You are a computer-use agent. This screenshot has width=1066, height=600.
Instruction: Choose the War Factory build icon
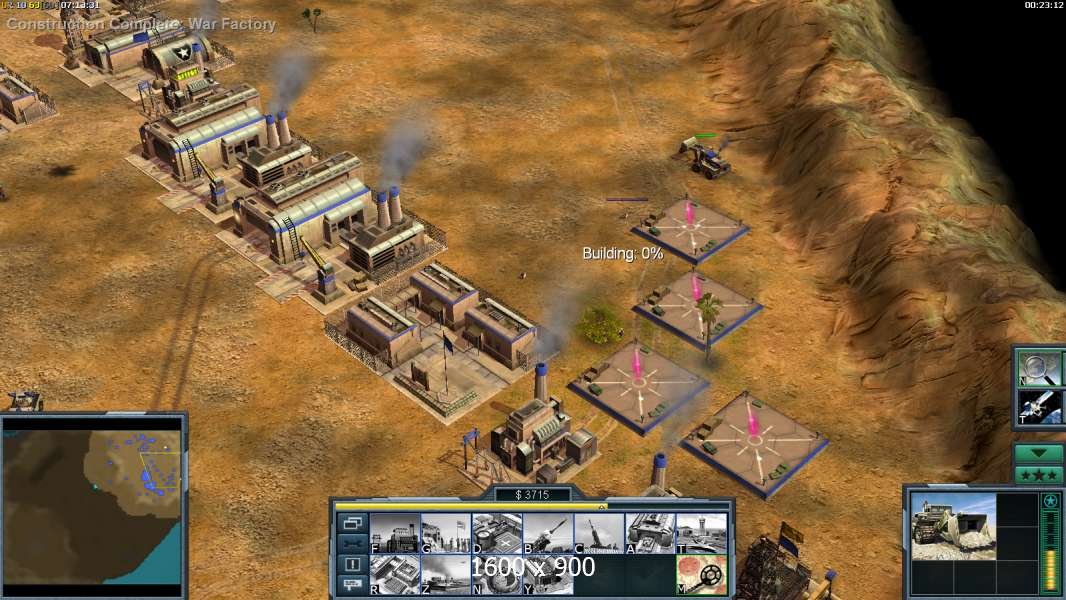click(x=650, y=533)
